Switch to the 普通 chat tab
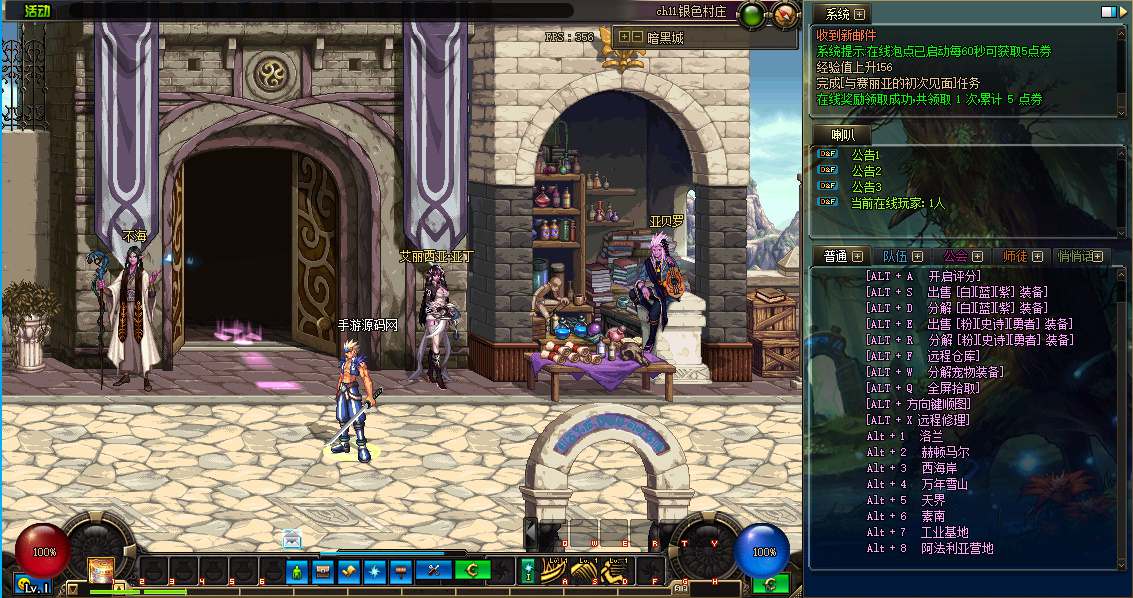 pos(836,256)
